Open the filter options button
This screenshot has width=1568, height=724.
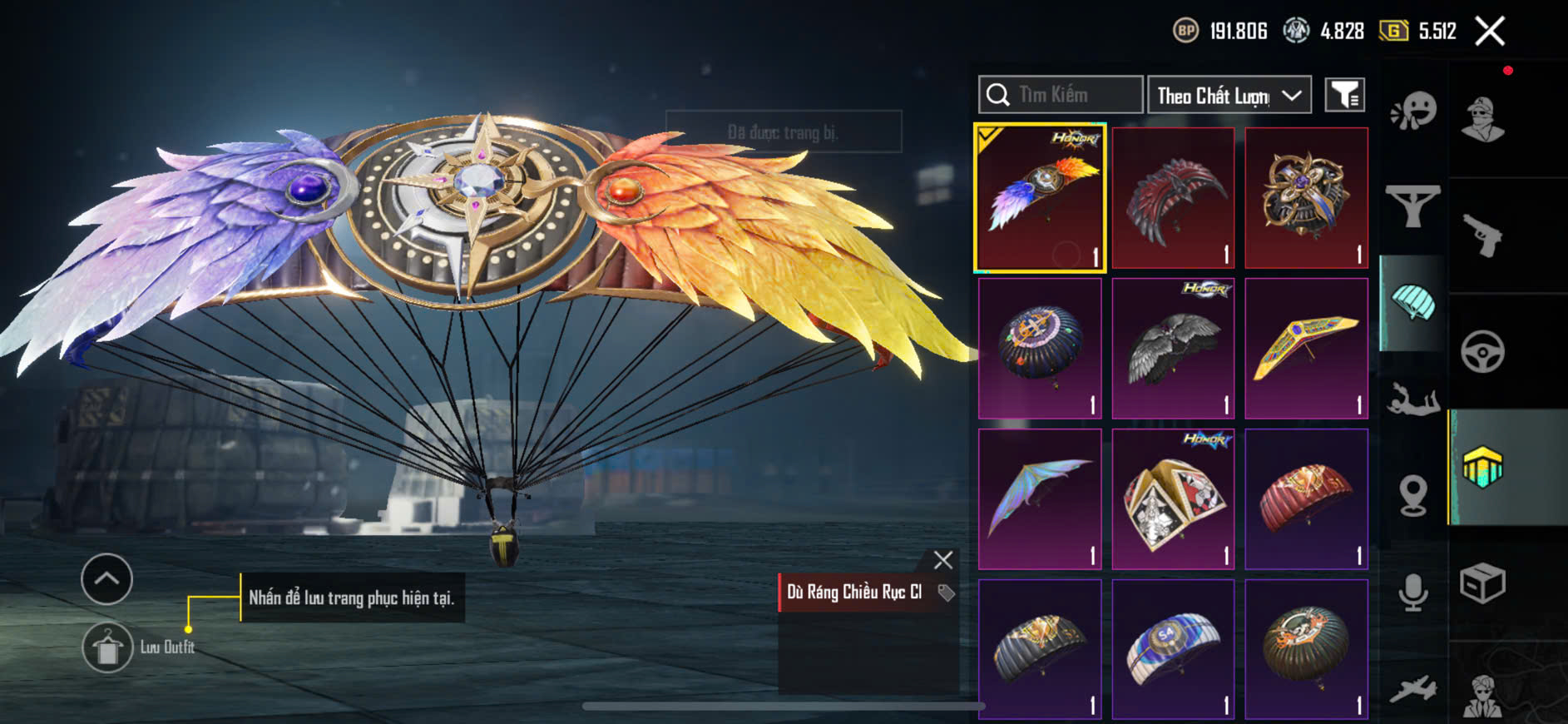click(x=1344, y=96)
